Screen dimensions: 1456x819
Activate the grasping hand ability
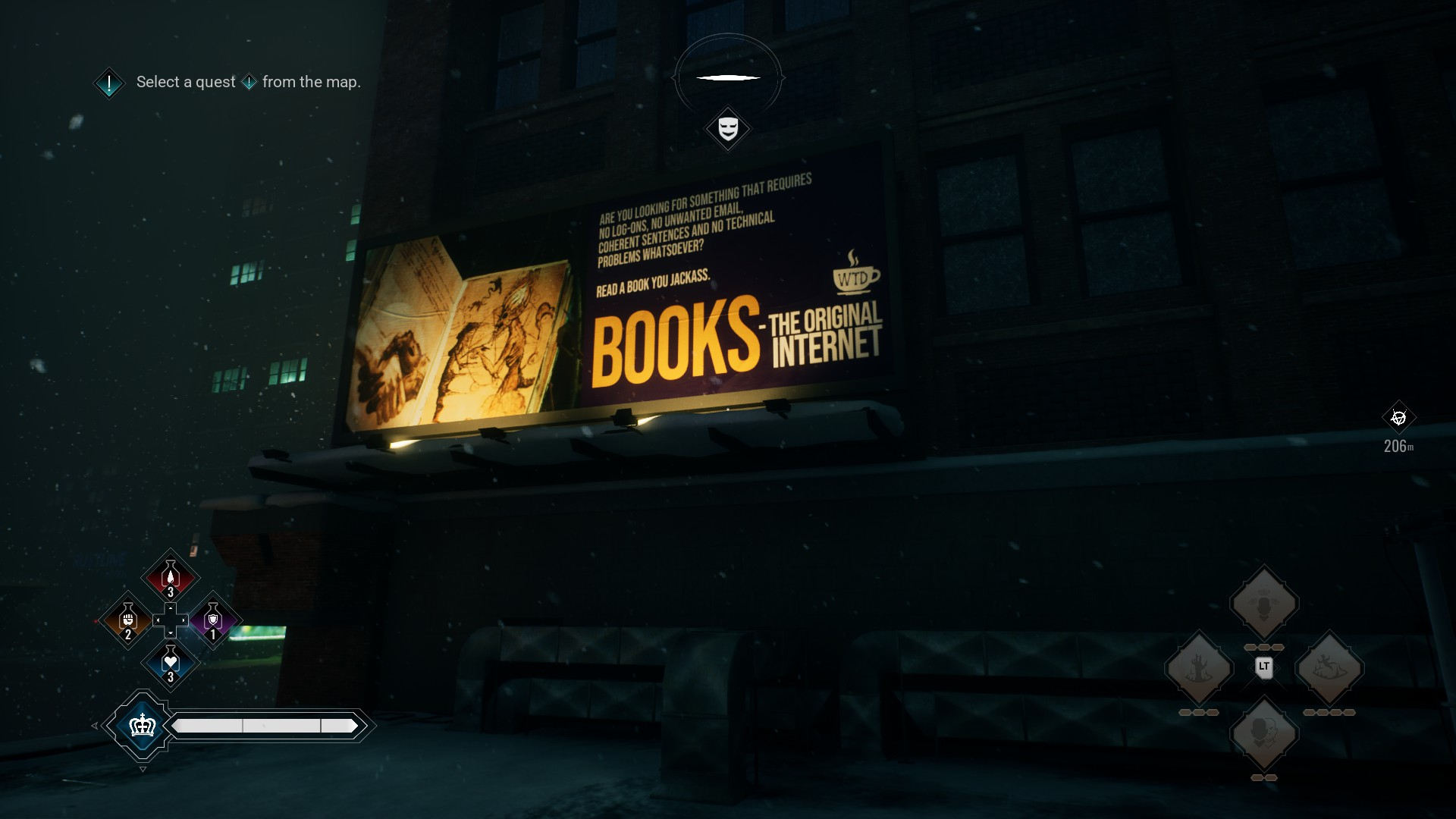(1199, 668)
